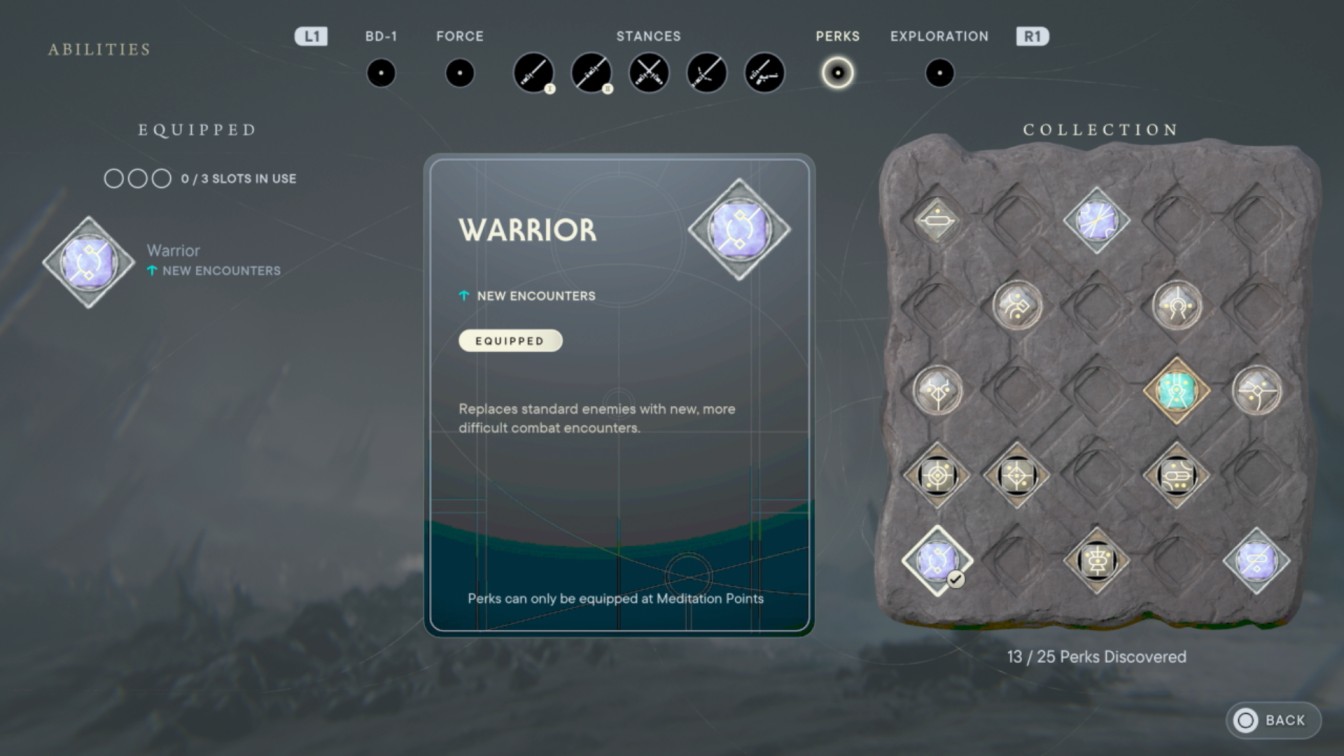The height and width of the screenshot is (756, 1344).
Task: Select the blaster stance icon
Action: coord(764,72)
